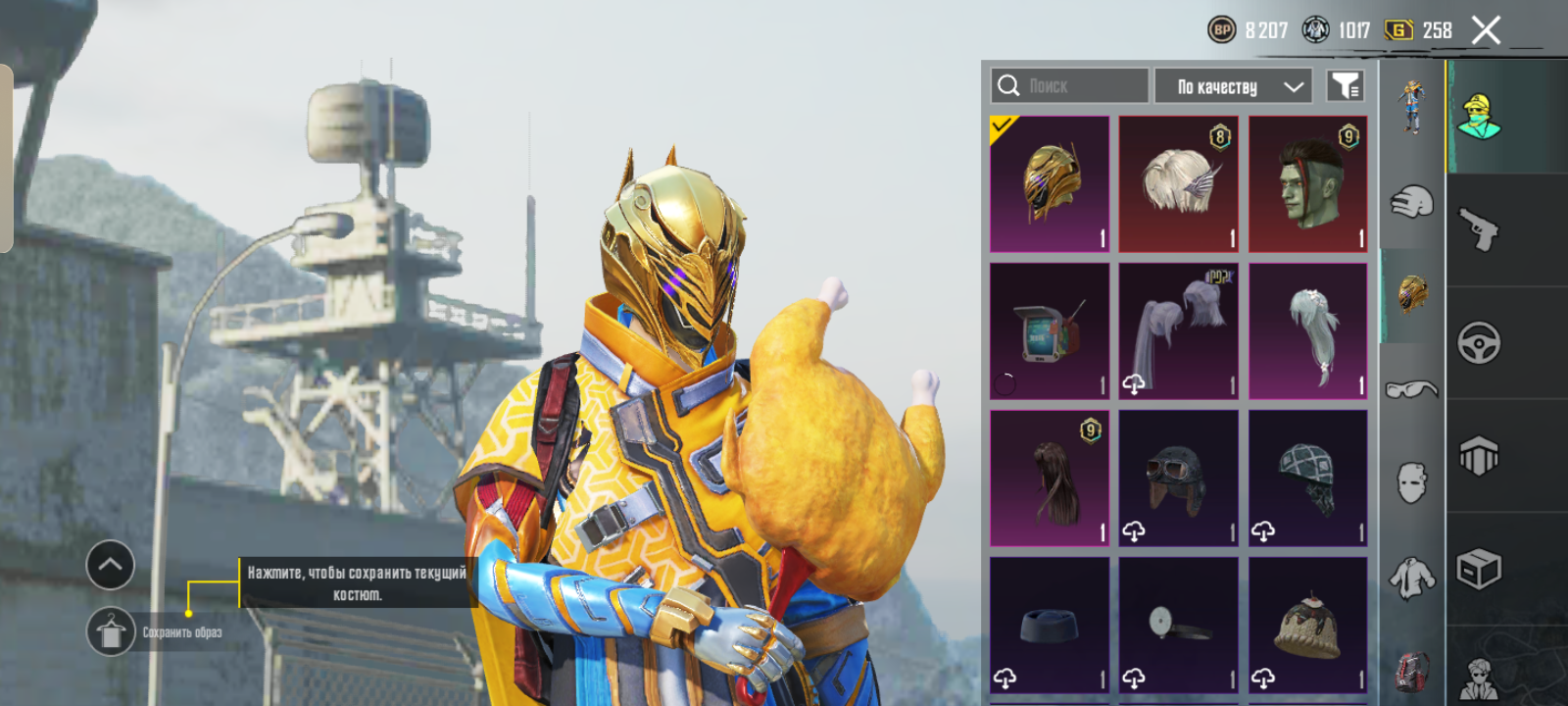Screen dimensions: 1568x706
Task: Open the item filter funnel button
Action: point(1345,86)
